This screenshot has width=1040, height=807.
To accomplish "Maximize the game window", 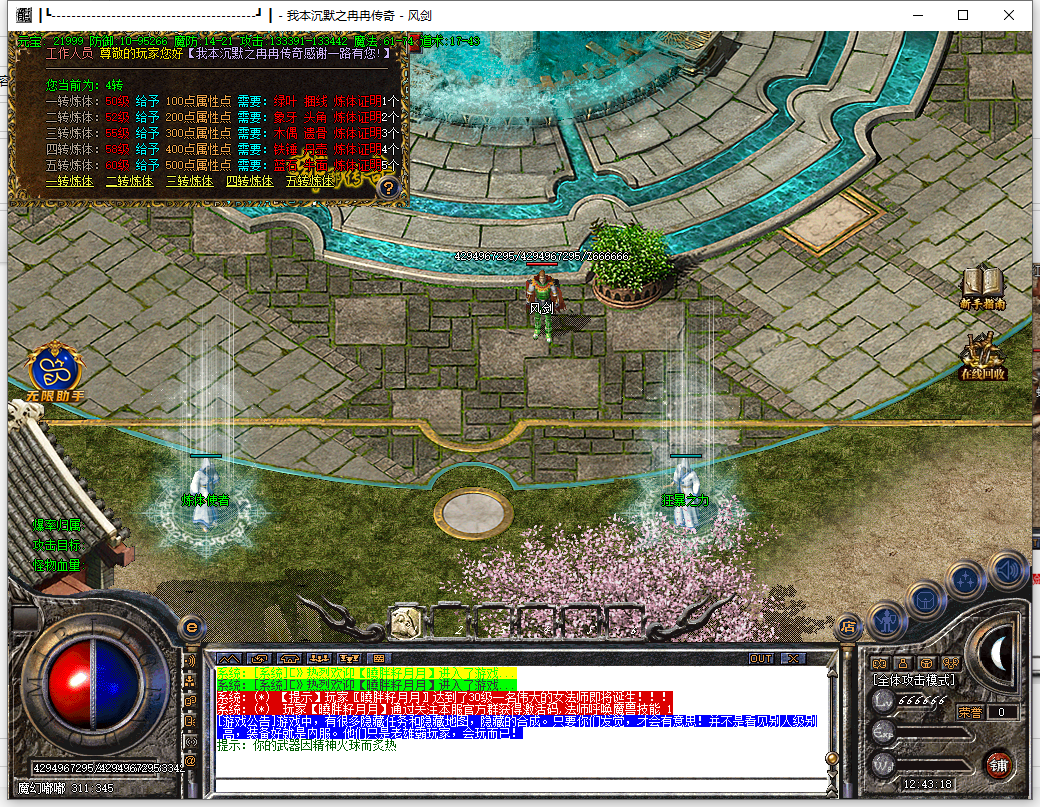I will tap(963, 15).
